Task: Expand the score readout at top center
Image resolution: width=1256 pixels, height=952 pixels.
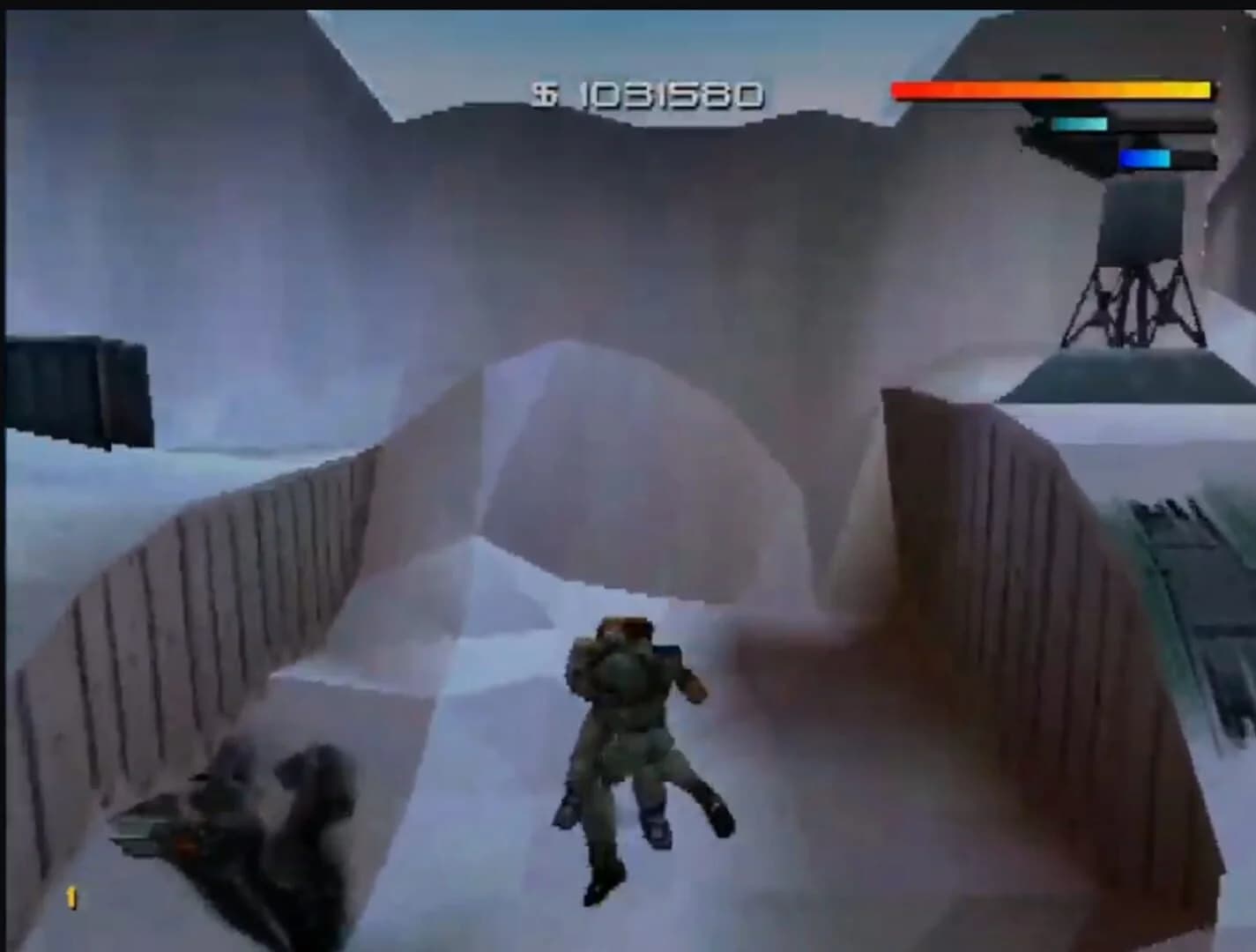Action: (652, 92)
